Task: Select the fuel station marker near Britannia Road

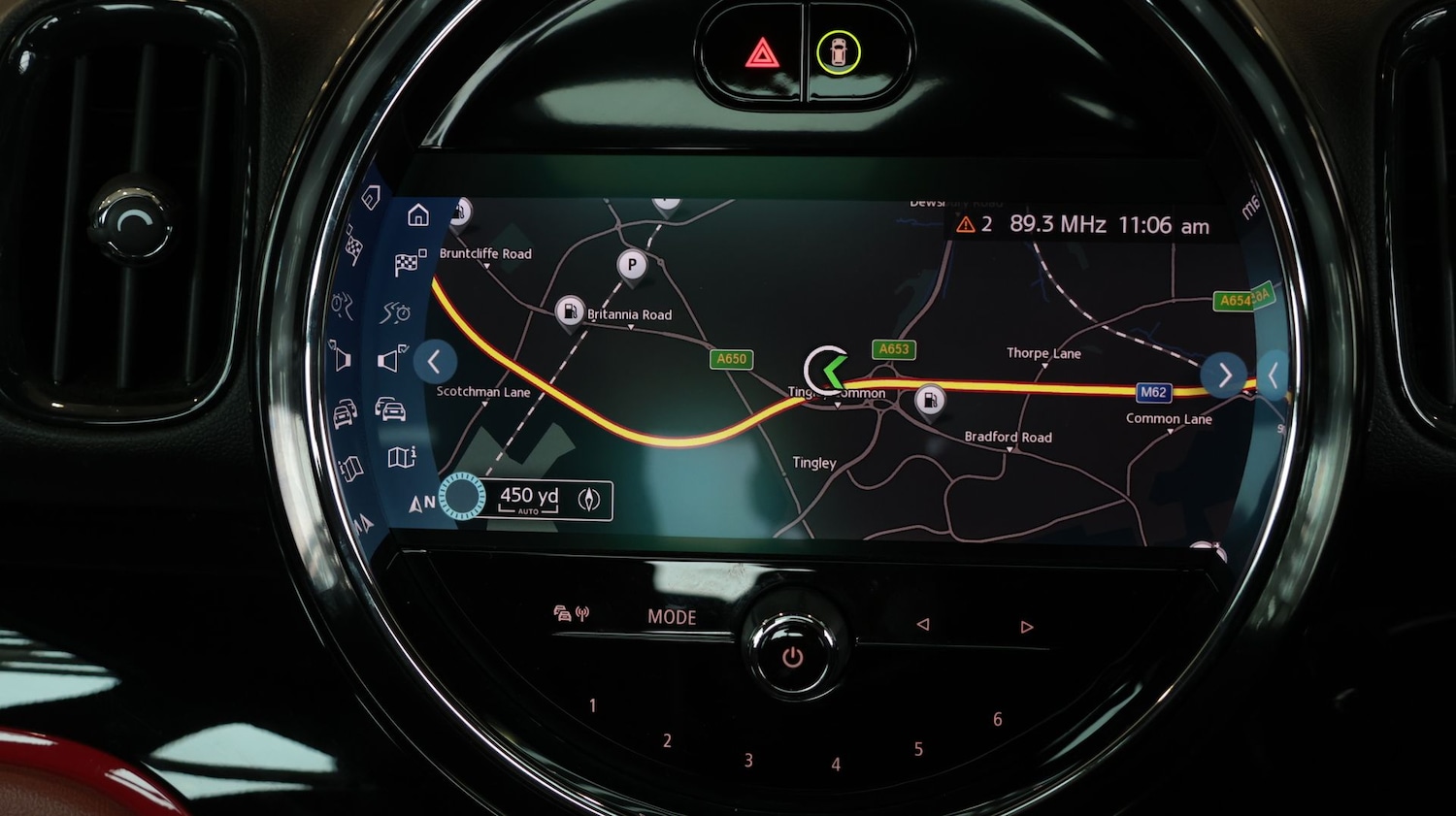Action: click(x=570, y=311)
